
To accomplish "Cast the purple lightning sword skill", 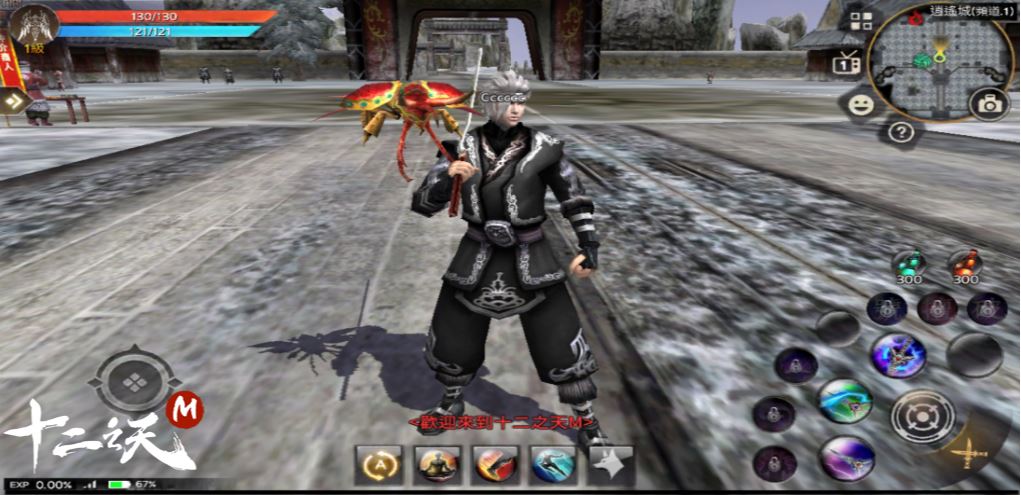I will click(896, 355).
